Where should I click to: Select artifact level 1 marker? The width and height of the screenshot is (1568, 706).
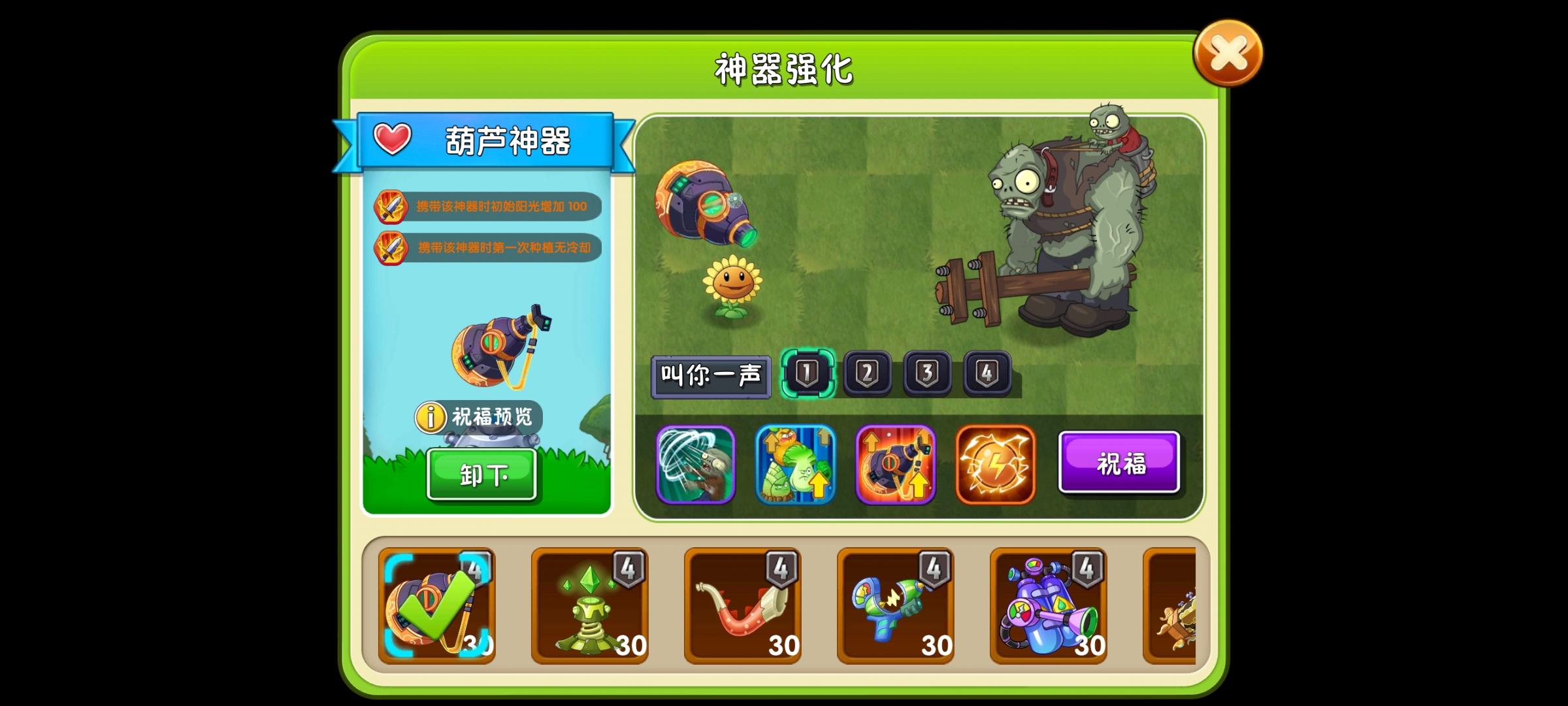807,372
